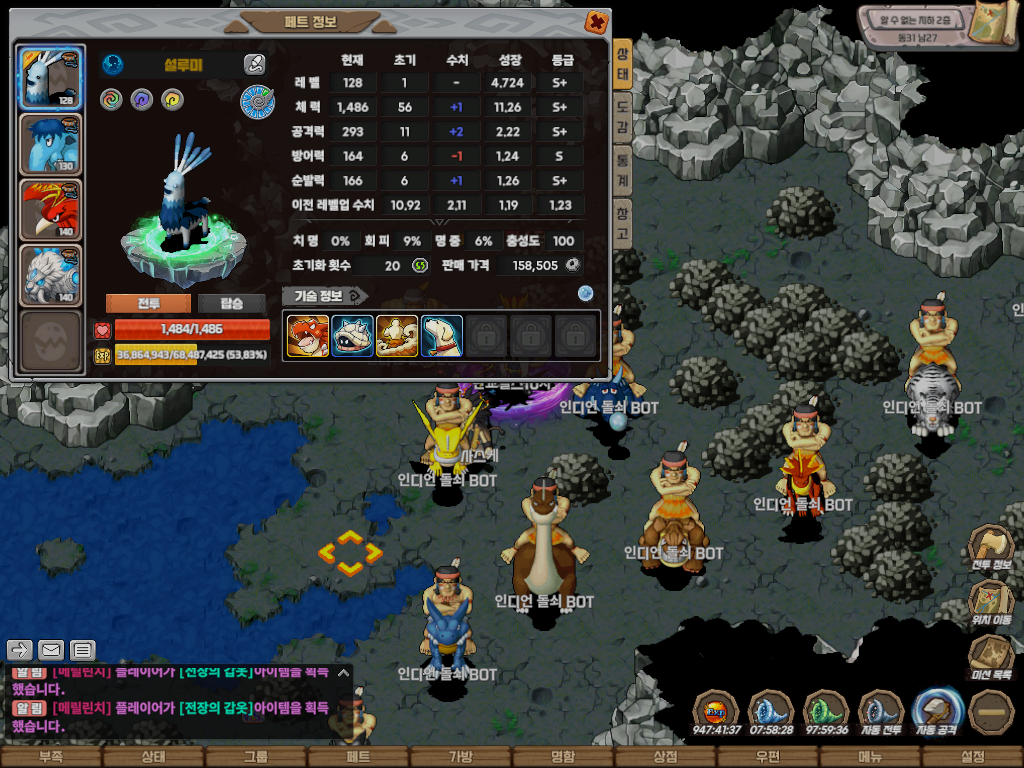Click the 탑승 mount button
The width and height of the screenshot is (1024, 768).
[231, 303]
